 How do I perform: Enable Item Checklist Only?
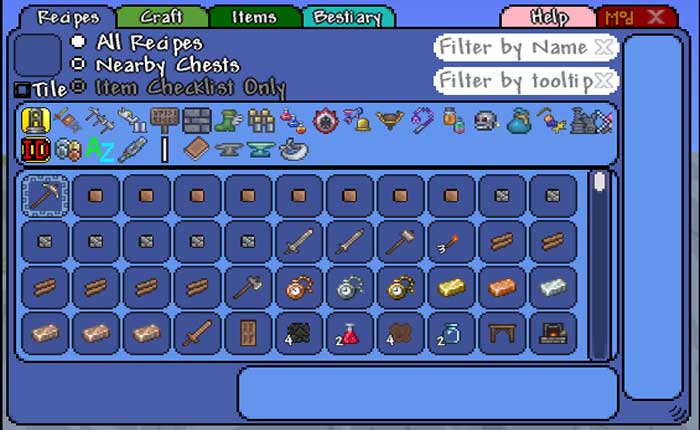tap(79, 87)
